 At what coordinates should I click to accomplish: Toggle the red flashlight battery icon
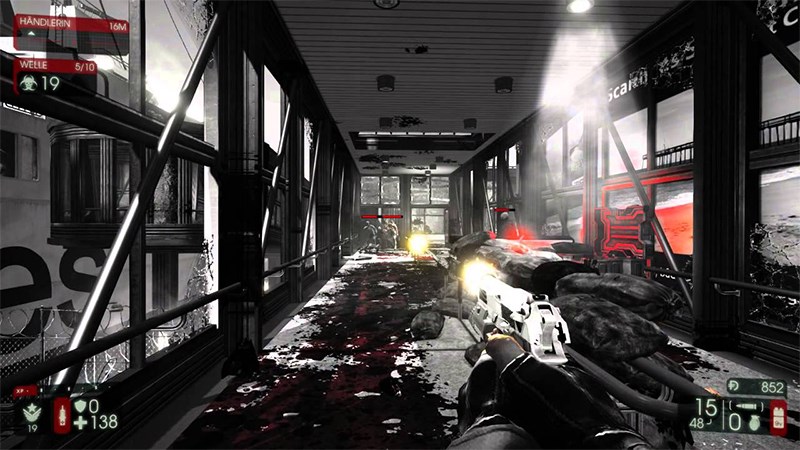tap(777, 416)
